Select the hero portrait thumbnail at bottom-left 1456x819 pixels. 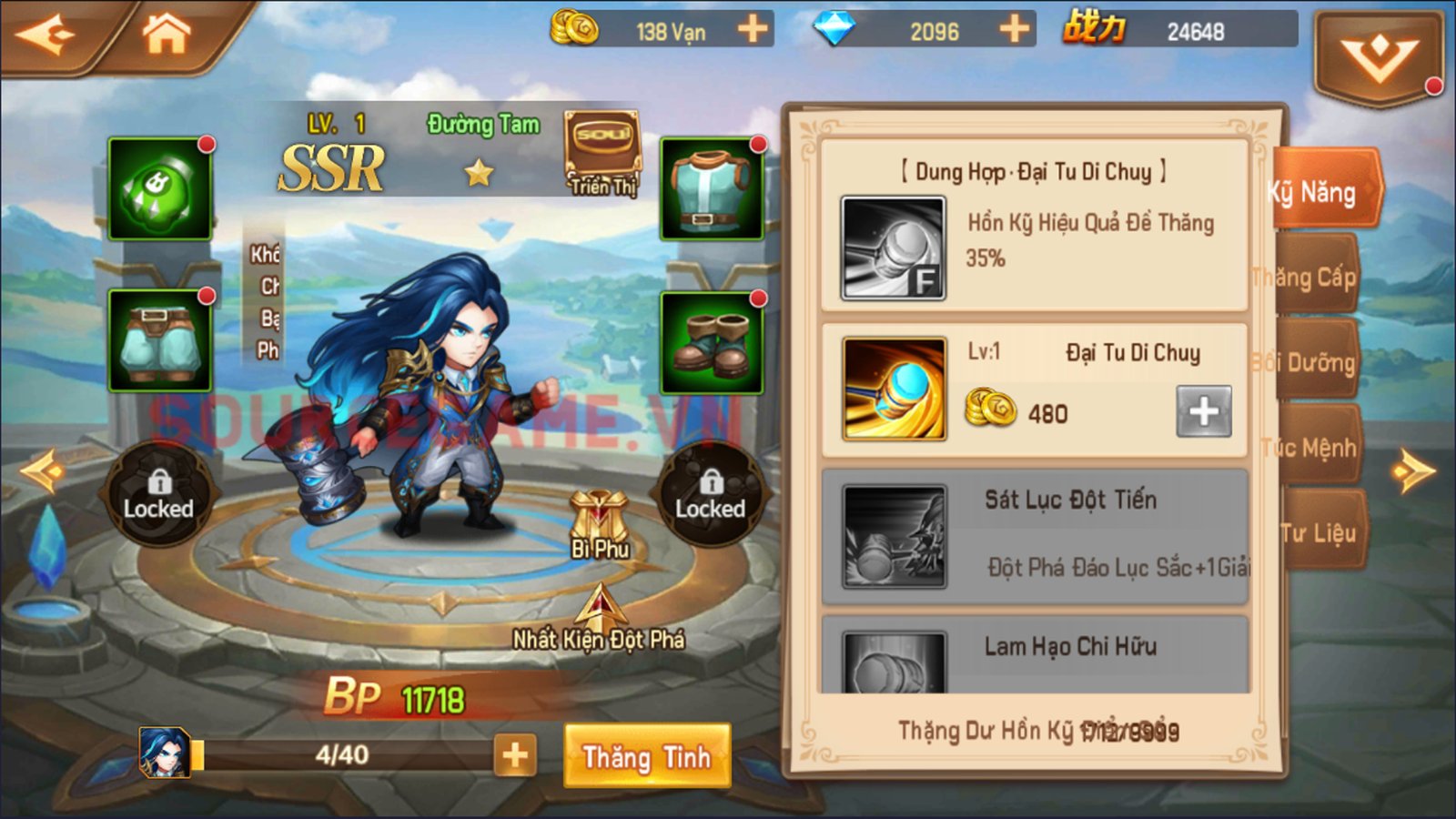click(164, 753)
